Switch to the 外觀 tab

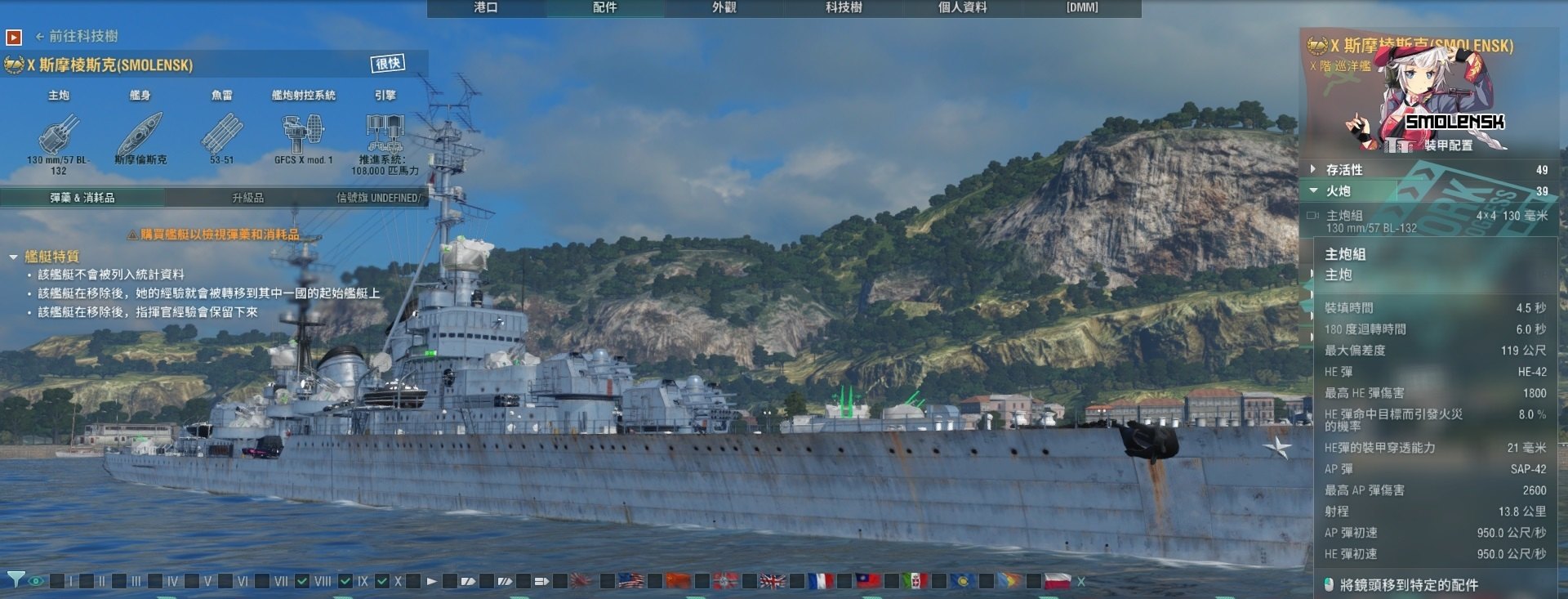[x=726, y=9]
